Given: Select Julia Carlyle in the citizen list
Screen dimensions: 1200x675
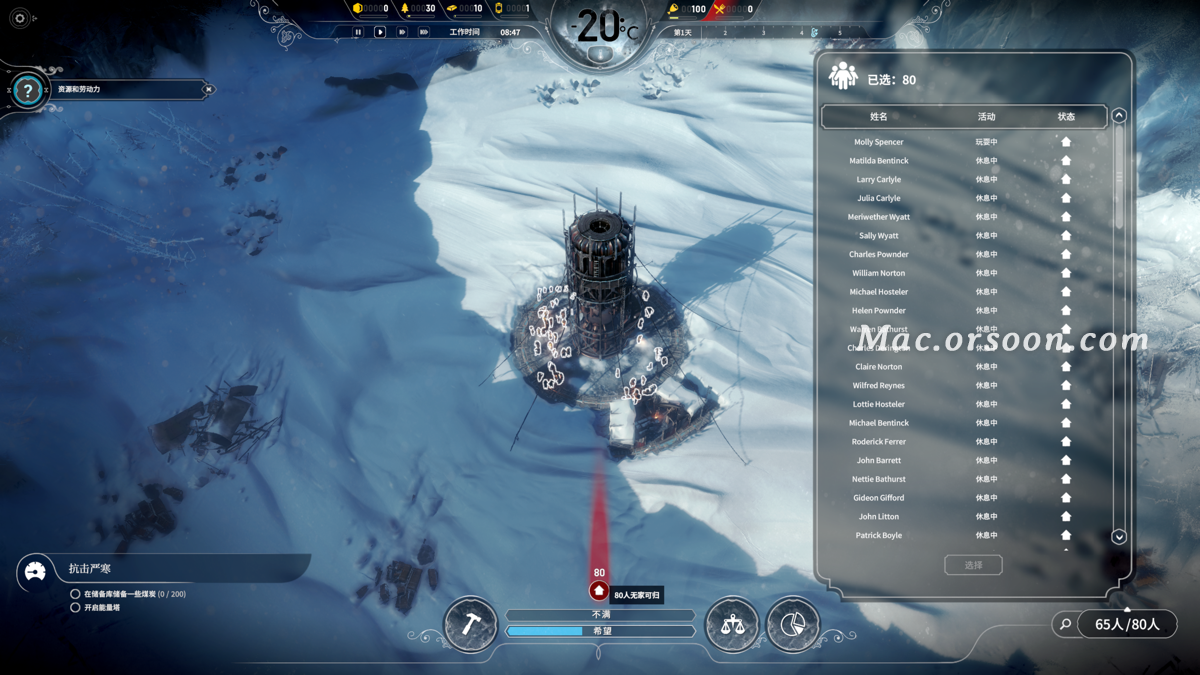Looking at the screenshot, I should coord(879,198).
